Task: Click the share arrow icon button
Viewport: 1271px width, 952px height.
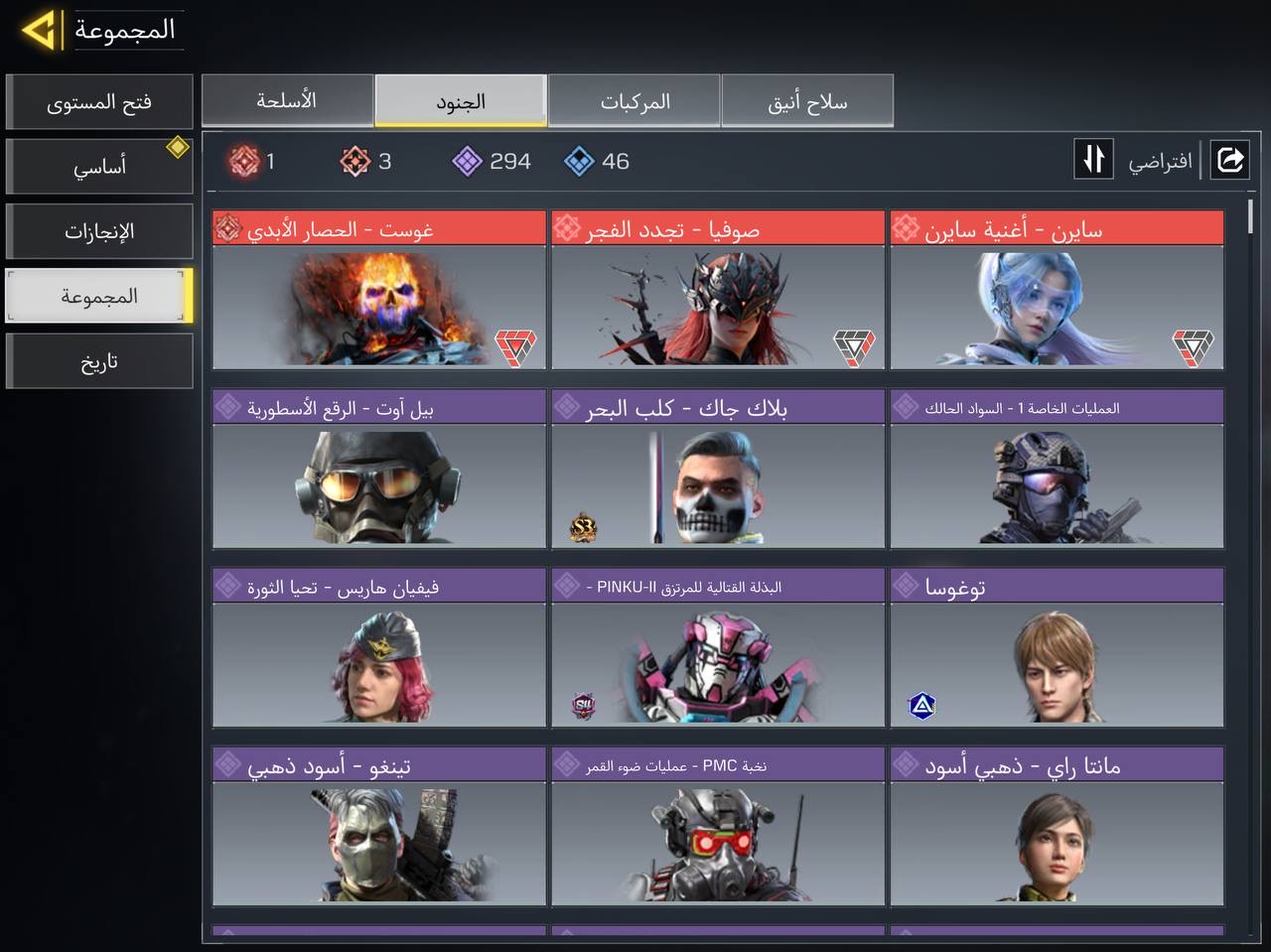Action: (1229, 160)
